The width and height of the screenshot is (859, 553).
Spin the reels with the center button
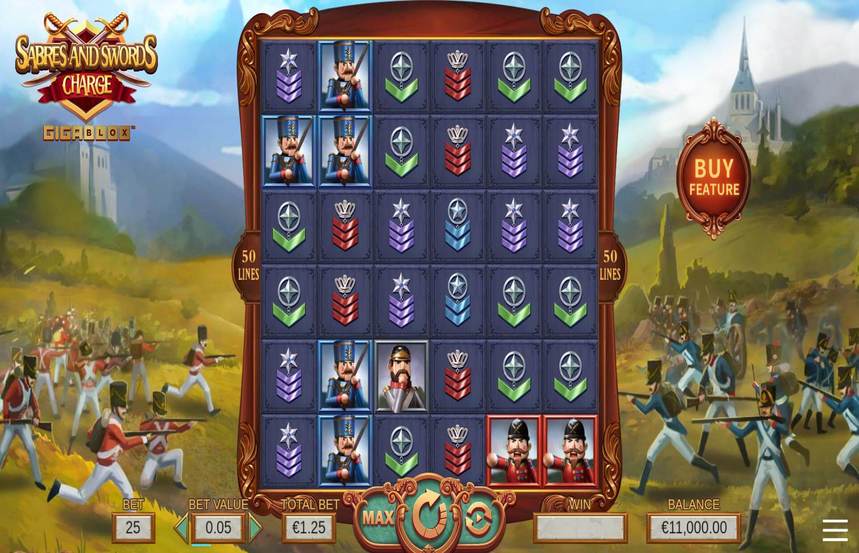(430, 516)
